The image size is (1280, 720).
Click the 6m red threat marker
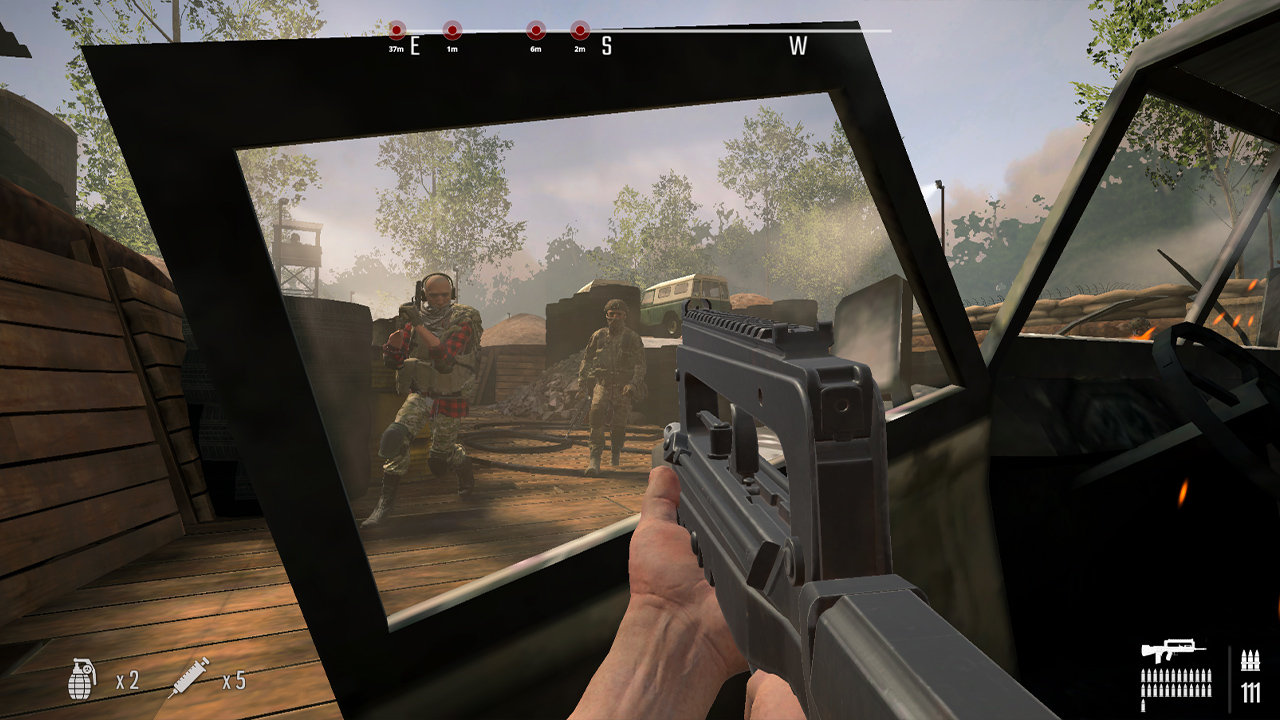pyautogui.click(x=536, y=30)
